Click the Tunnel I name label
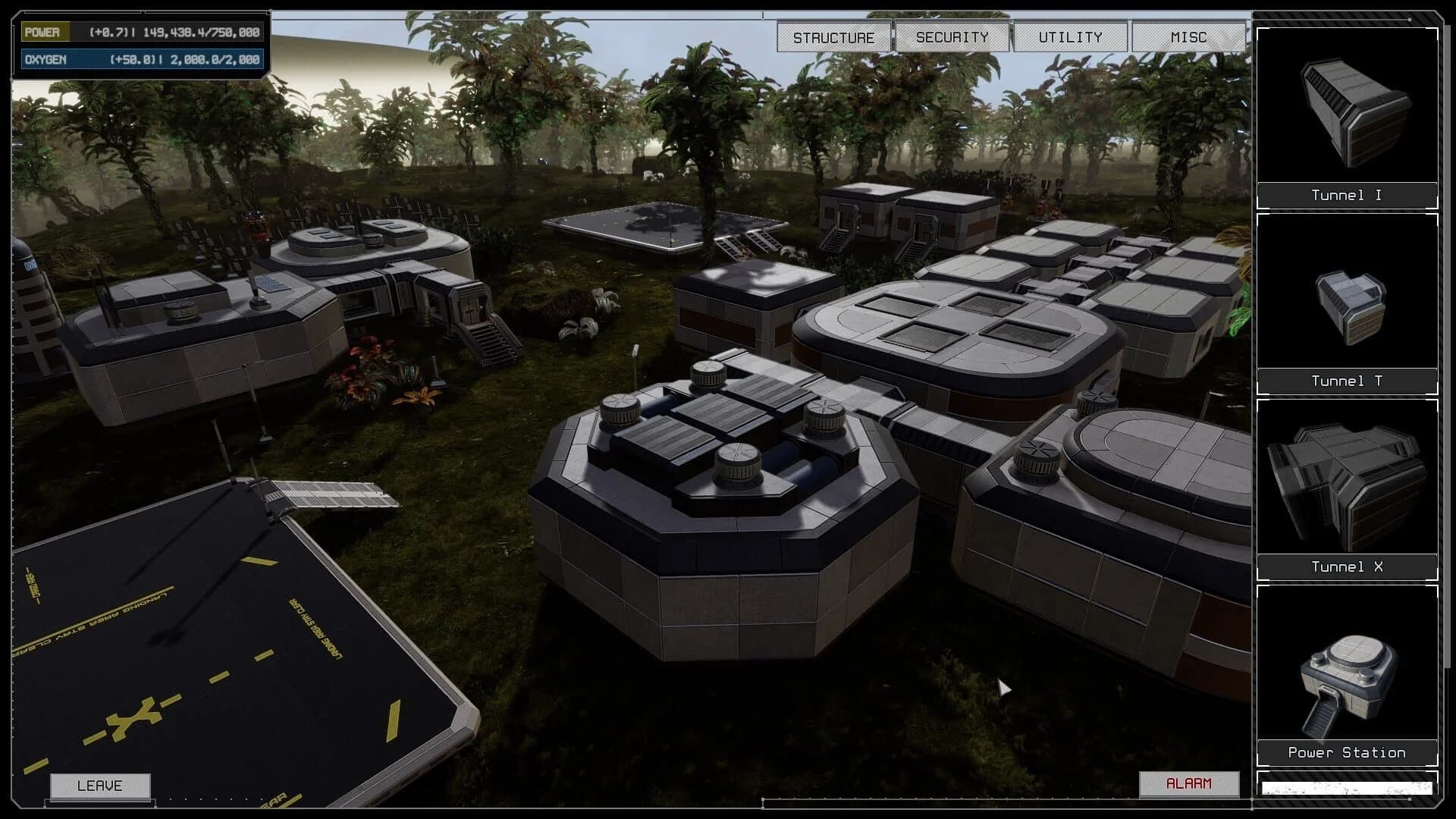Screen dimensions: 1456x819 pyautogui.click(x=1346, y=195)
